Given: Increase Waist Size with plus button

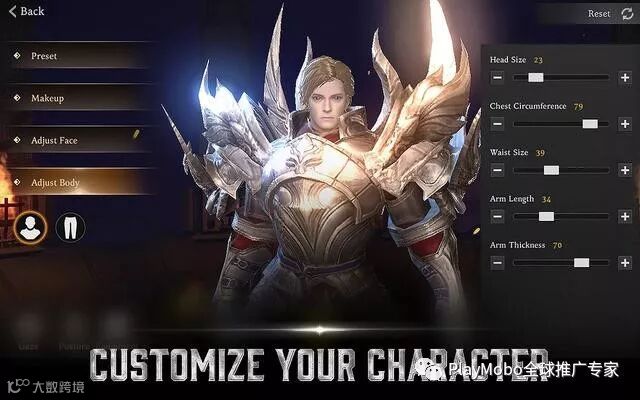Looking at the screenshot, I should (624, 170).
